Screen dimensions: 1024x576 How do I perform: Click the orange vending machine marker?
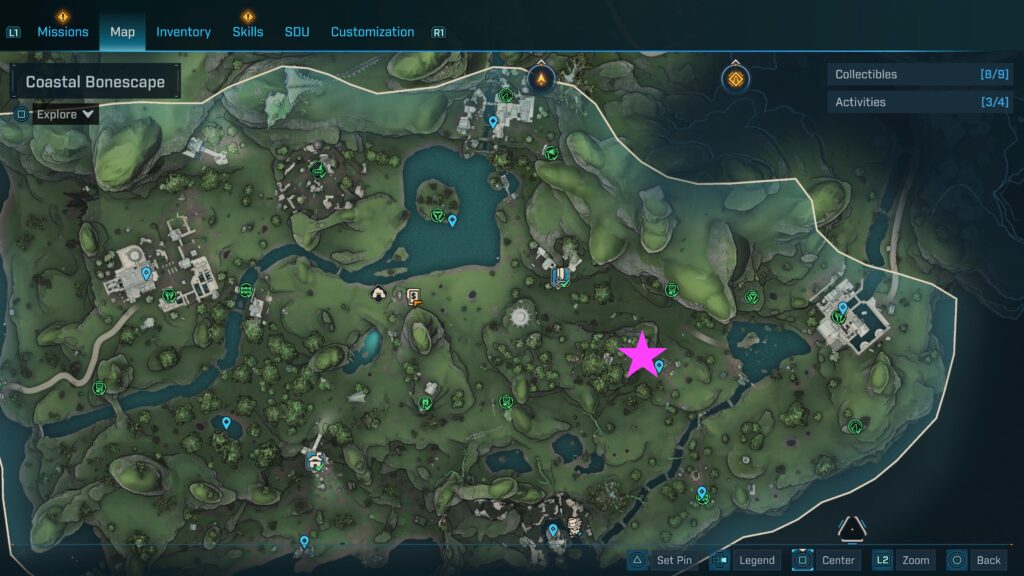pos(413,295)
